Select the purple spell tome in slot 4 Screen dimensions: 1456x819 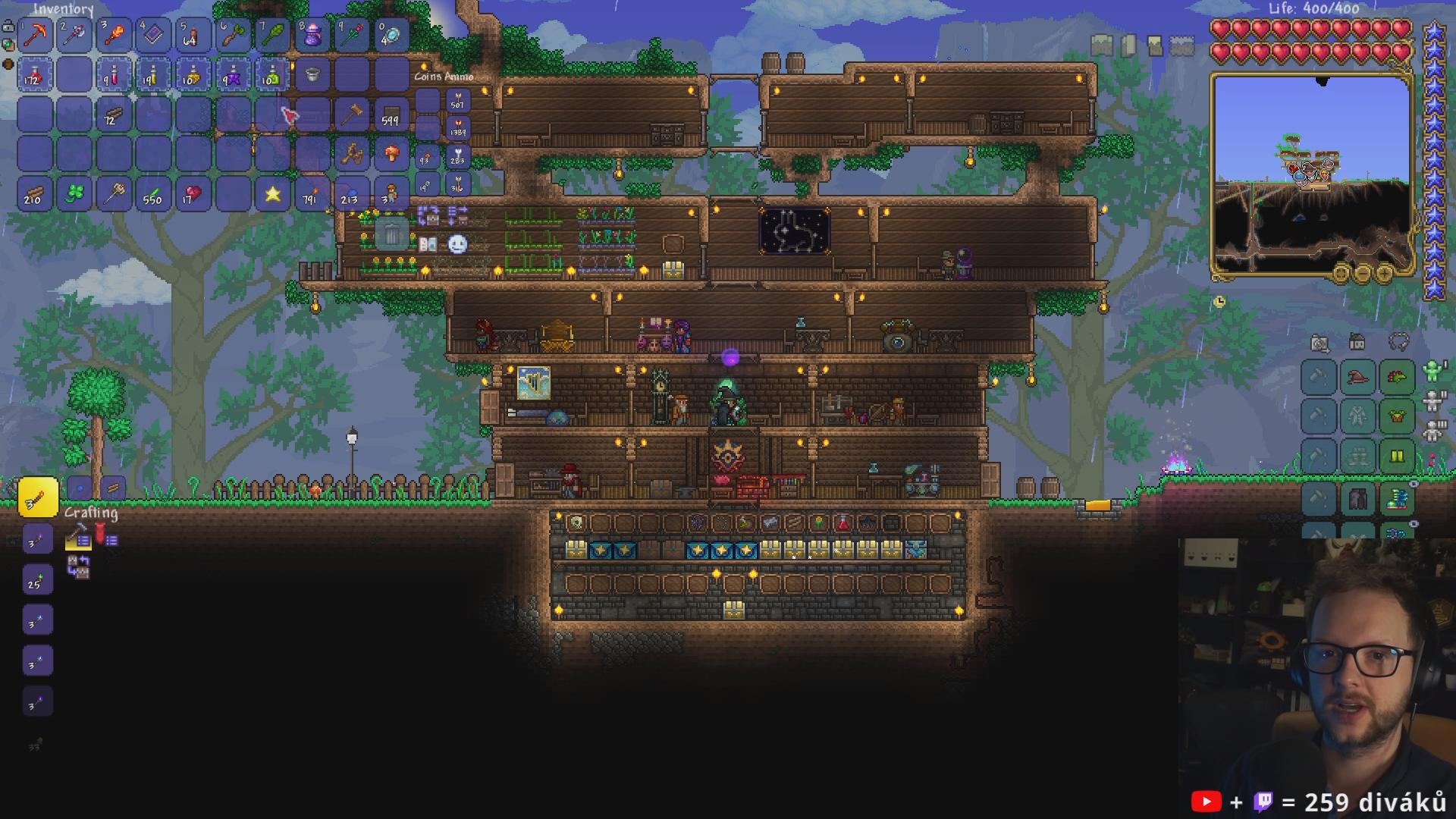pyautogui.click(x=153, y=35)
